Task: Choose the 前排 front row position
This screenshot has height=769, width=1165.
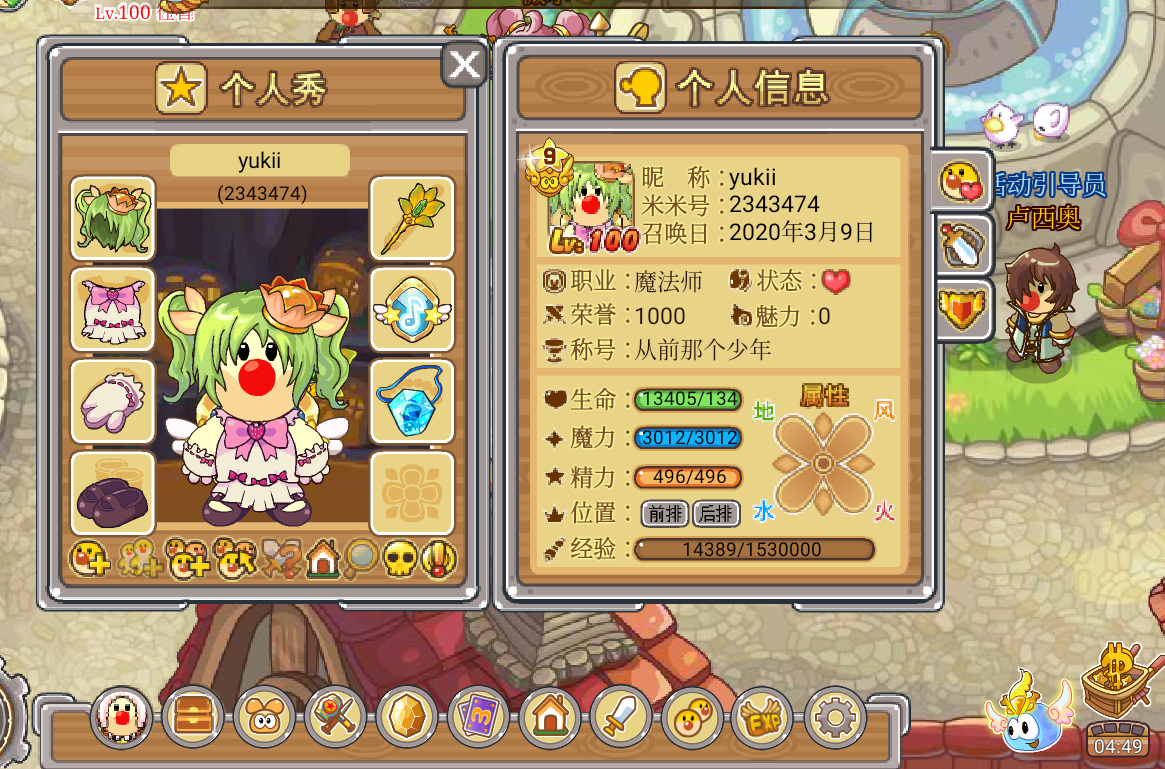Action: tap(665, 514)
